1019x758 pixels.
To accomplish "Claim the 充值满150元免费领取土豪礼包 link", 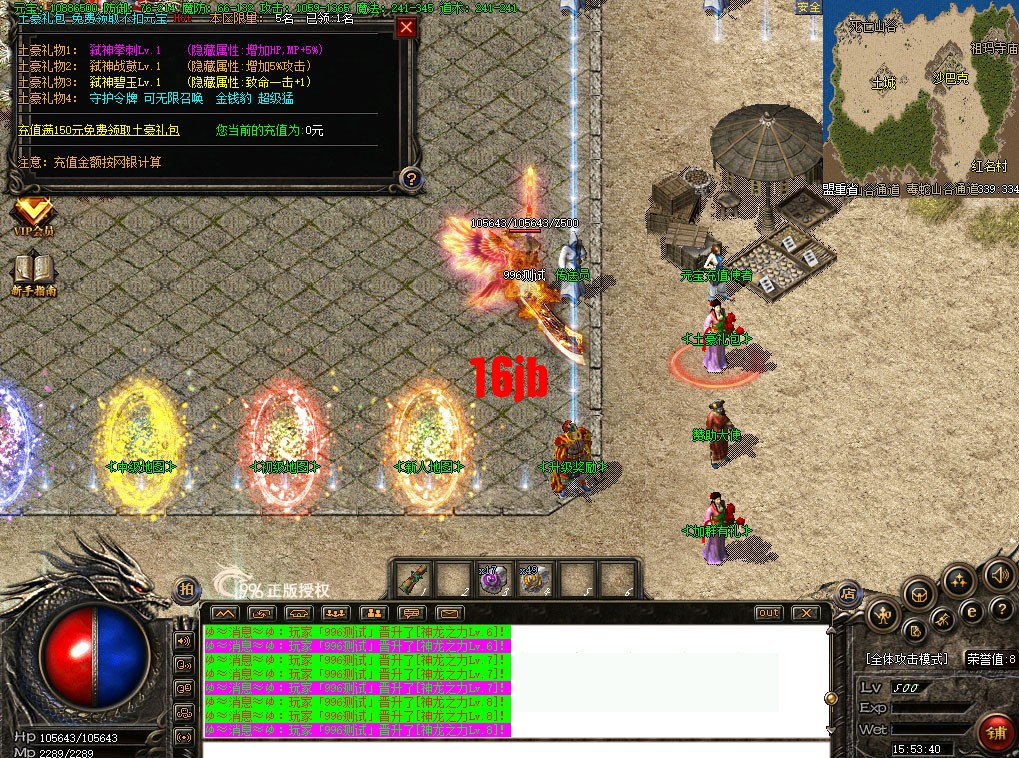I will pyautogui.click(x=99, y=131).
